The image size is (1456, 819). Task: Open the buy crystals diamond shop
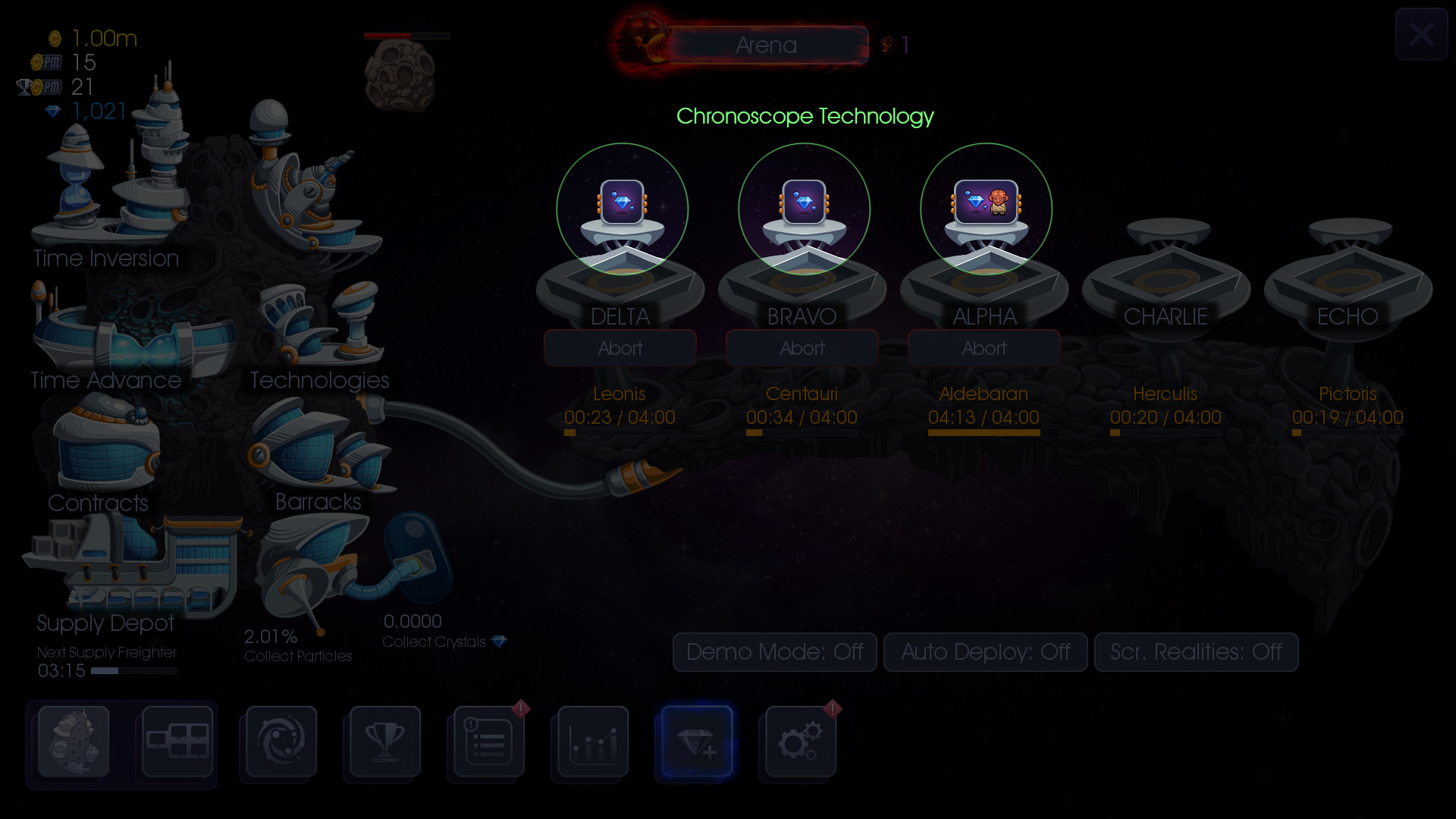point(695,743)
